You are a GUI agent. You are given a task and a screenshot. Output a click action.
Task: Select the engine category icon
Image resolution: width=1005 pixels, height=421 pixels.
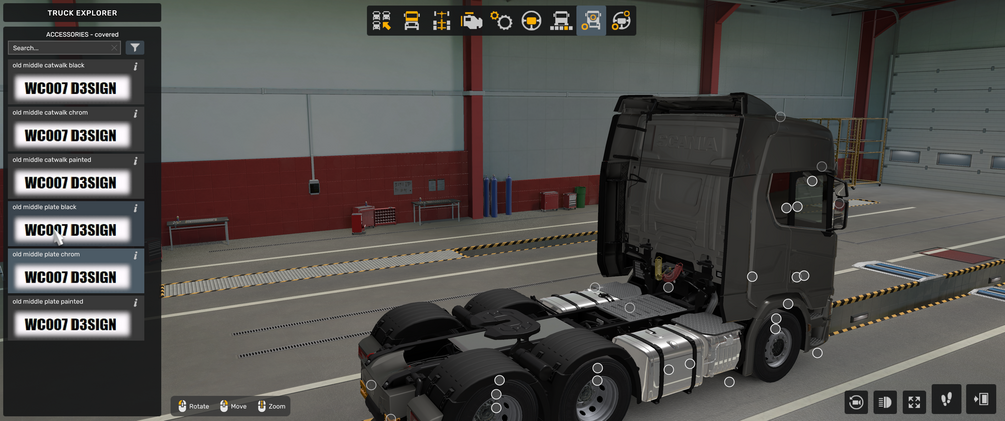471,21
